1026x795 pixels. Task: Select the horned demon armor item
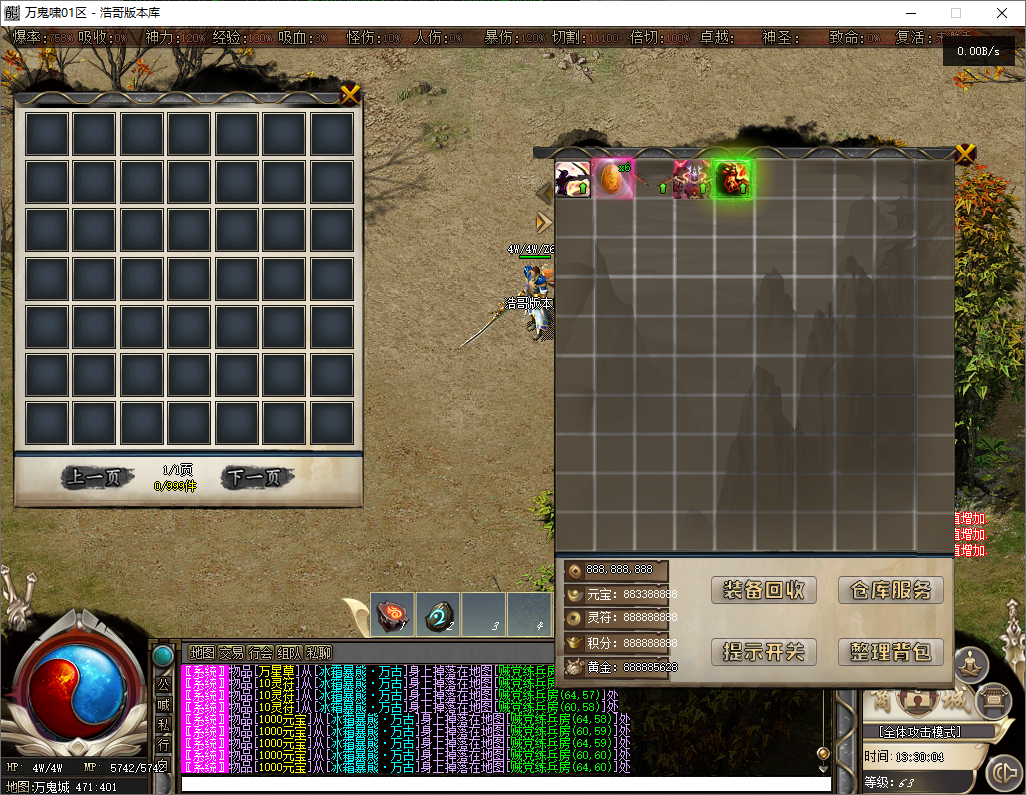point(691,180)
